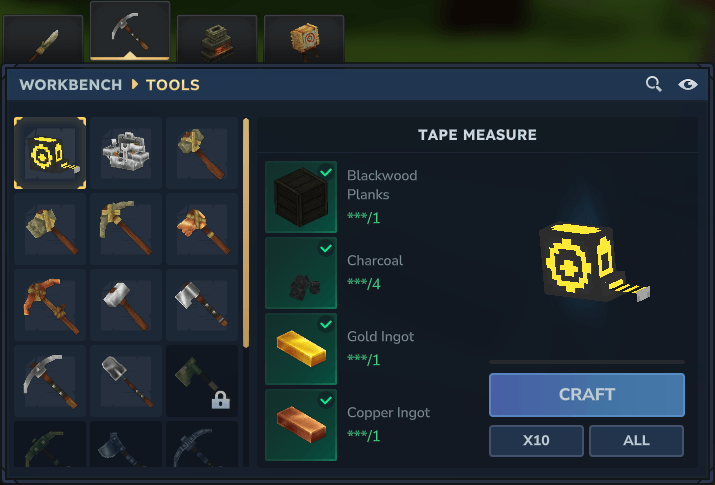Pick the stone pickaxe recipe

pyautogui.click(x=126, y=229)
